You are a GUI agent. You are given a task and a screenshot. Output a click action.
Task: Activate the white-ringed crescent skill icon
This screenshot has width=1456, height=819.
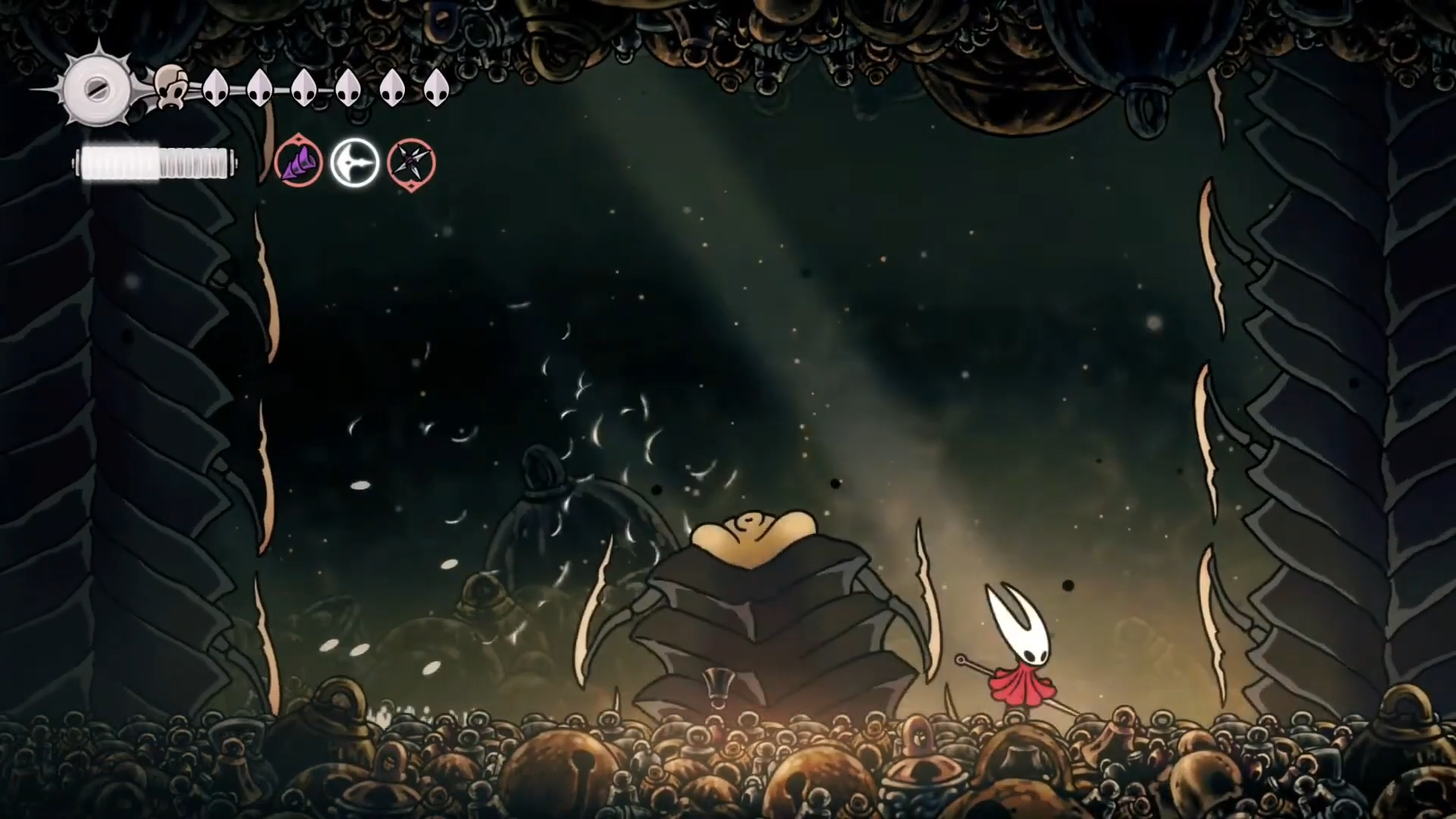354,163
